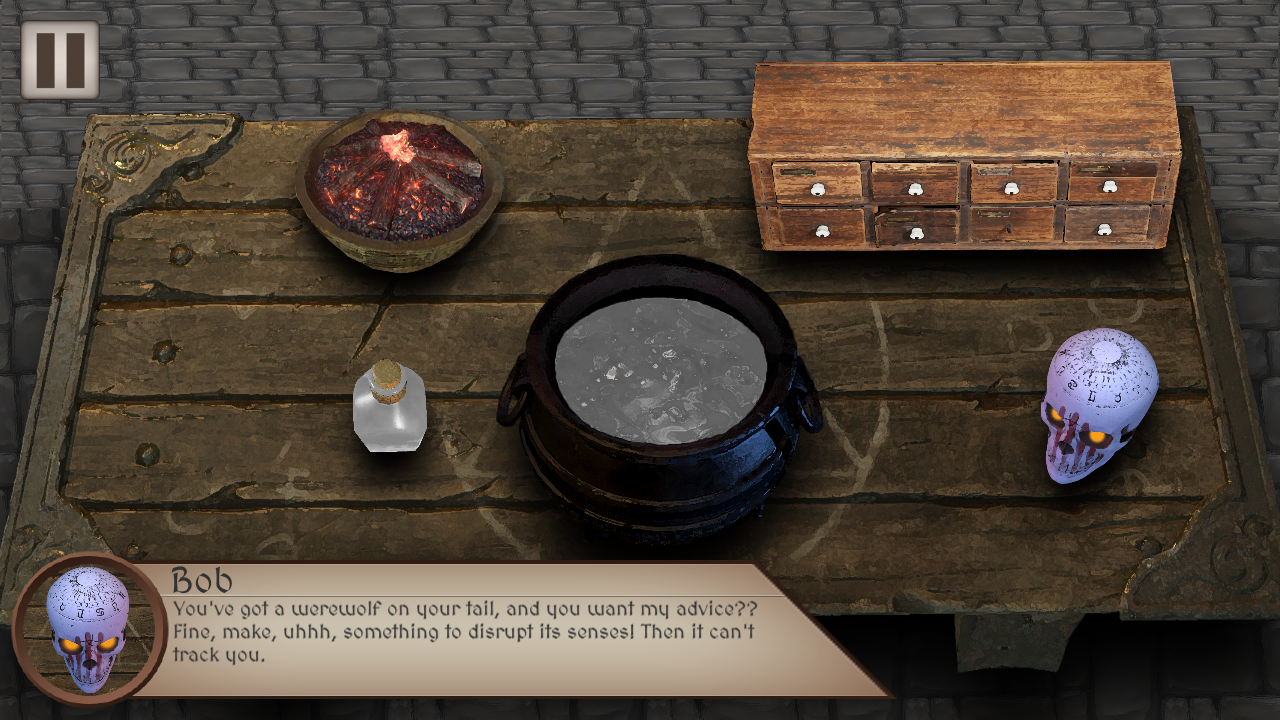The height and width of the screenshot is (720, 1280).
Task: Pause the game with the pause button
Action: click(60, 60)
